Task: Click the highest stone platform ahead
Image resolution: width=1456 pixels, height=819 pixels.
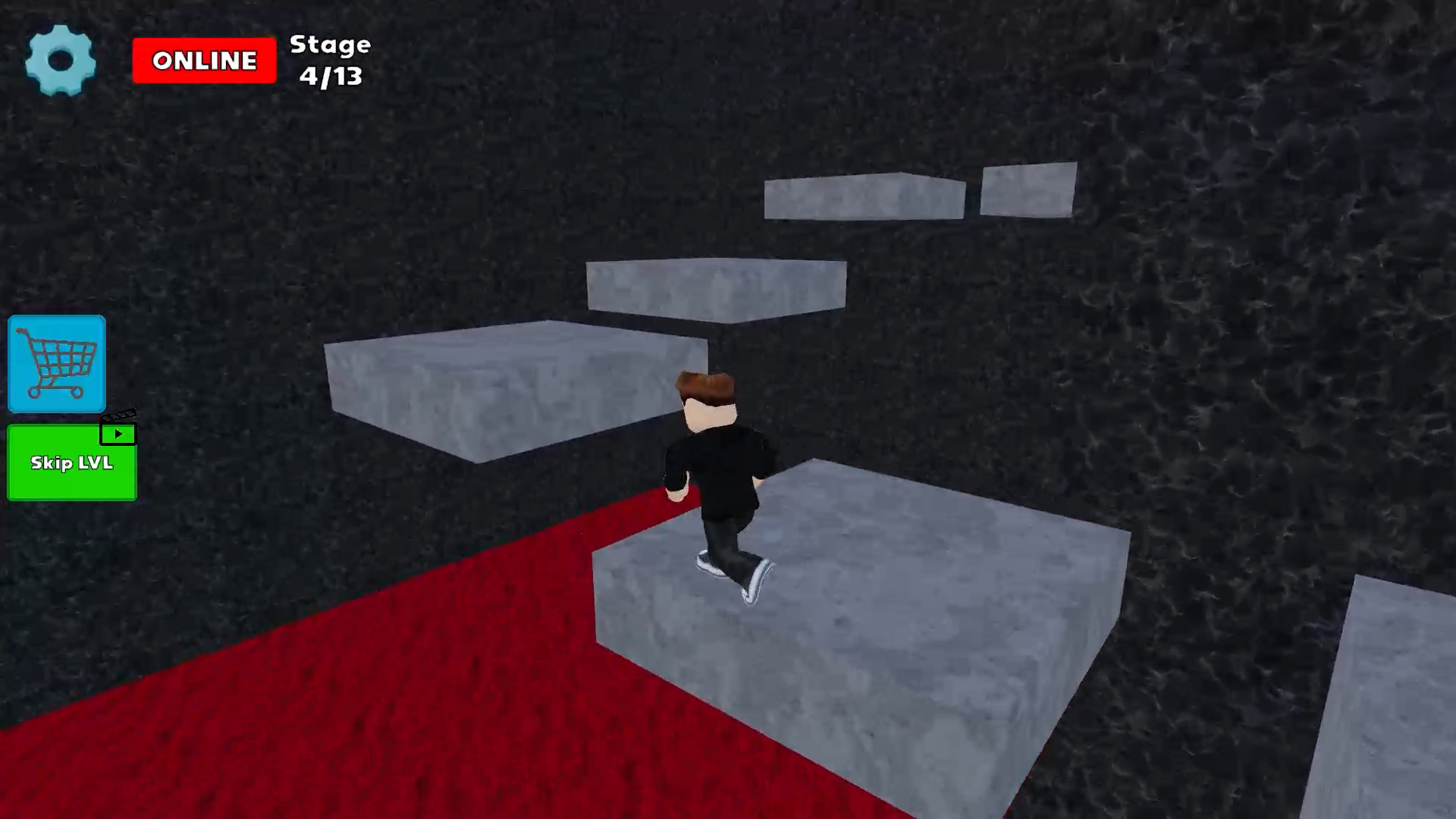Action: point(864,197)
